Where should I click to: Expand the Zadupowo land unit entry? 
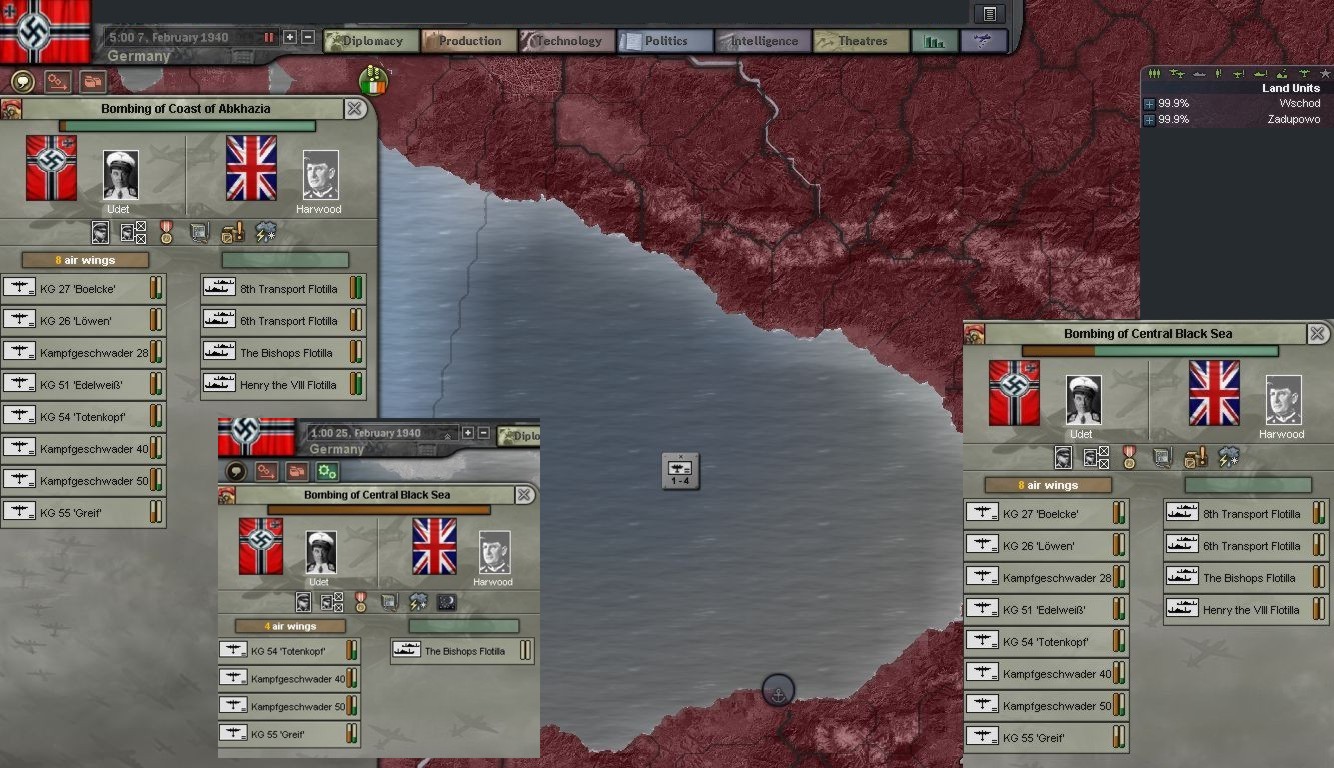(x=1149, y=120)
